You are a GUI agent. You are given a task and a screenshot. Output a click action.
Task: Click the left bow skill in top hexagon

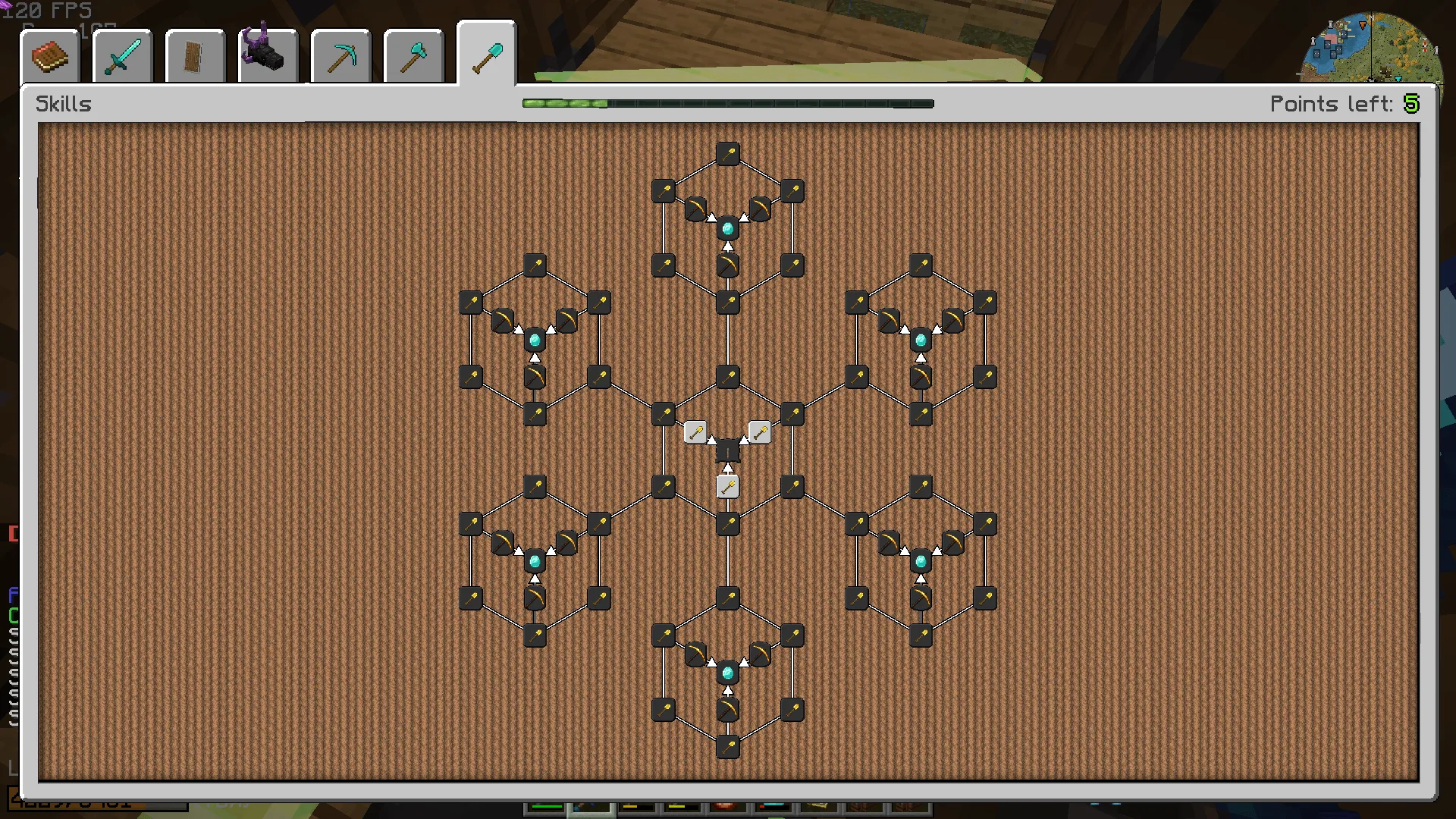(698, 210)
